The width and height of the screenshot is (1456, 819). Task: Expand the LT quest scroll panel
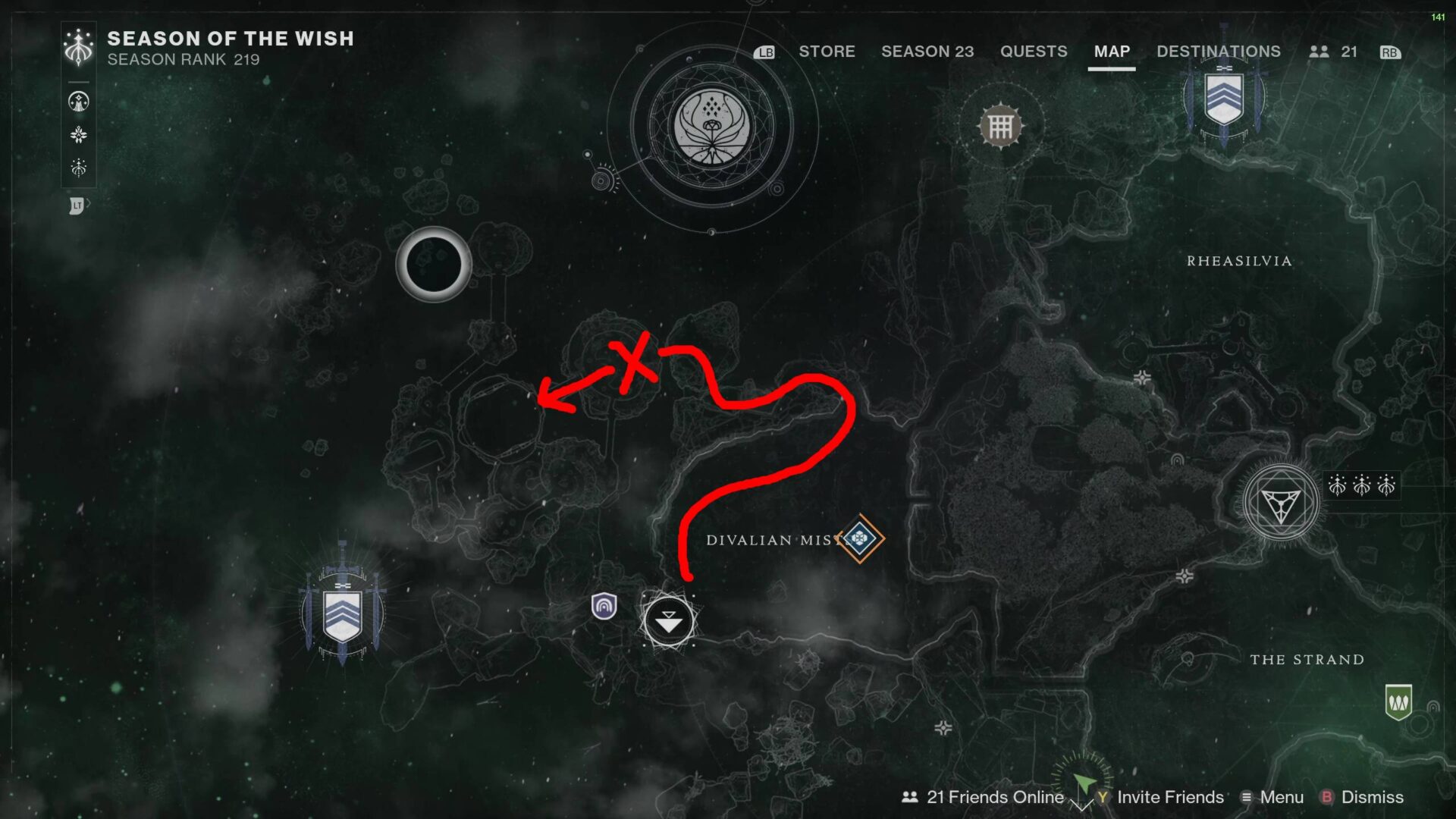[x=79, y=203]
